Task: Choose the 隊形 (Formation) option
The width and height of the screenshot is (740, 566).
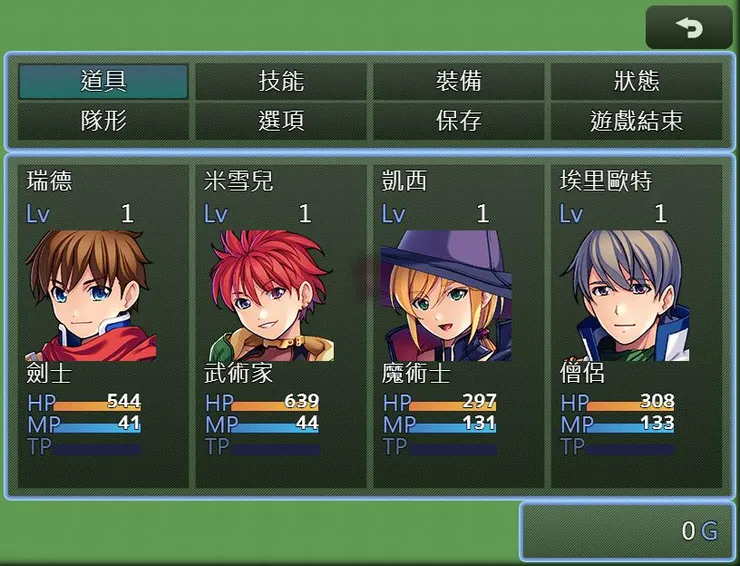Action: pos(103,122)
